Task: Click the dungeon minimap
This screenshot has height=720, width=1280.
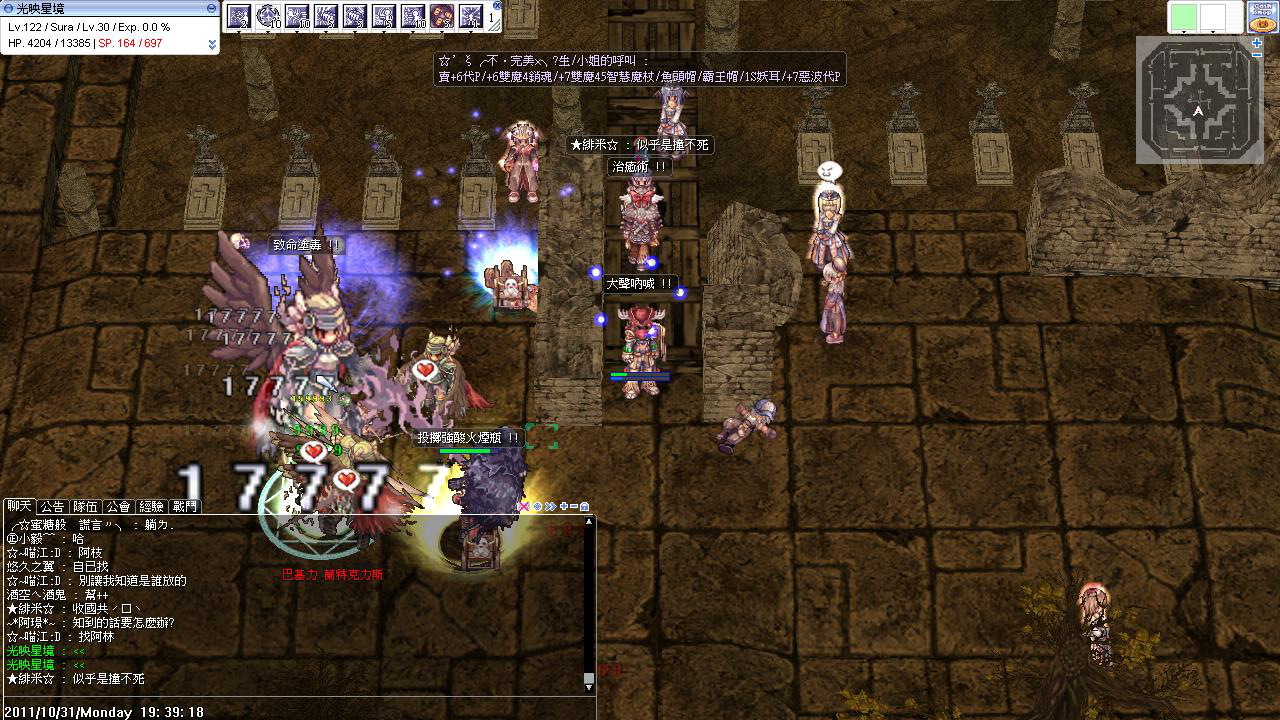Action: (1198, 100)
